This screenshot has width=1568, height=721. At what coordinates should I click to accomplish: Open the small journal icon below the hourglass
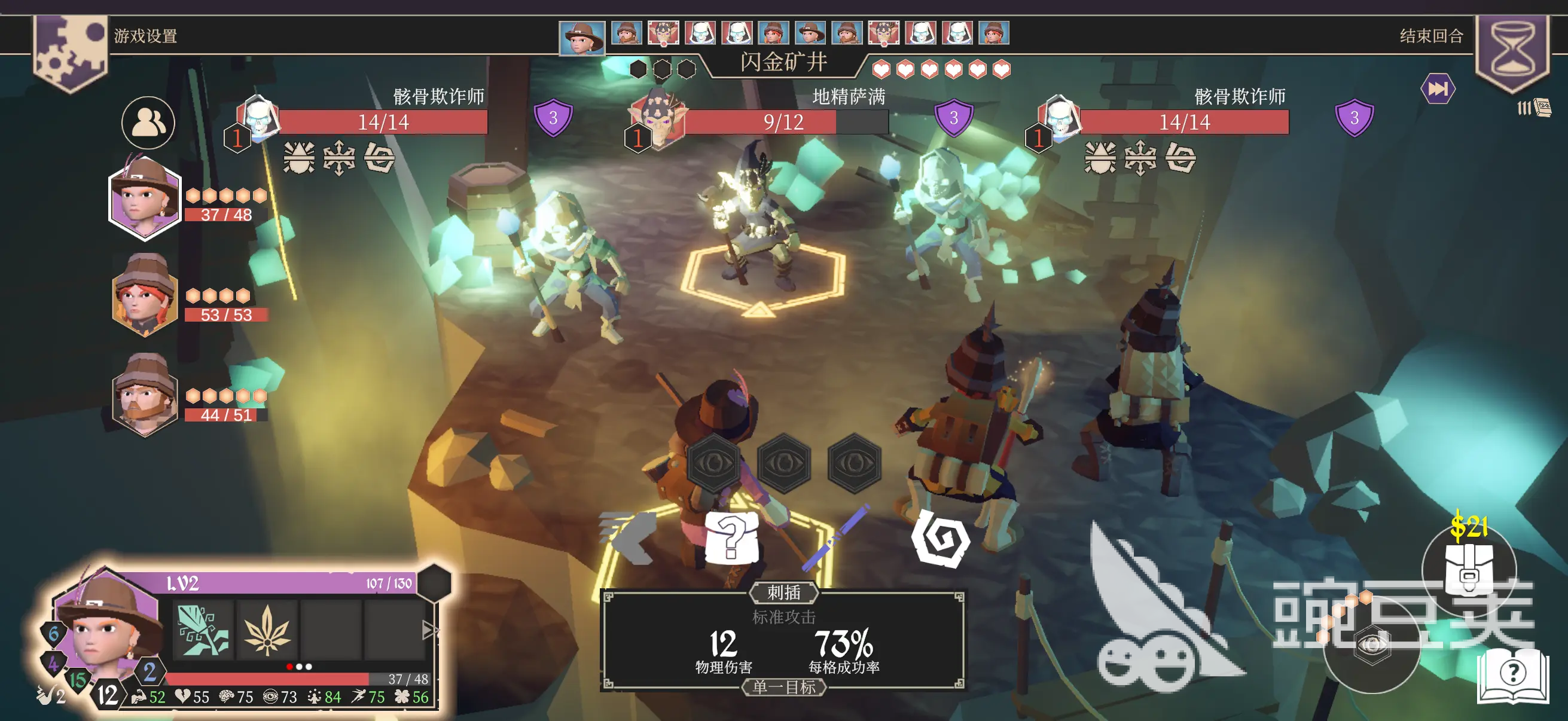pyautogui.click(x=1542, y=108)
